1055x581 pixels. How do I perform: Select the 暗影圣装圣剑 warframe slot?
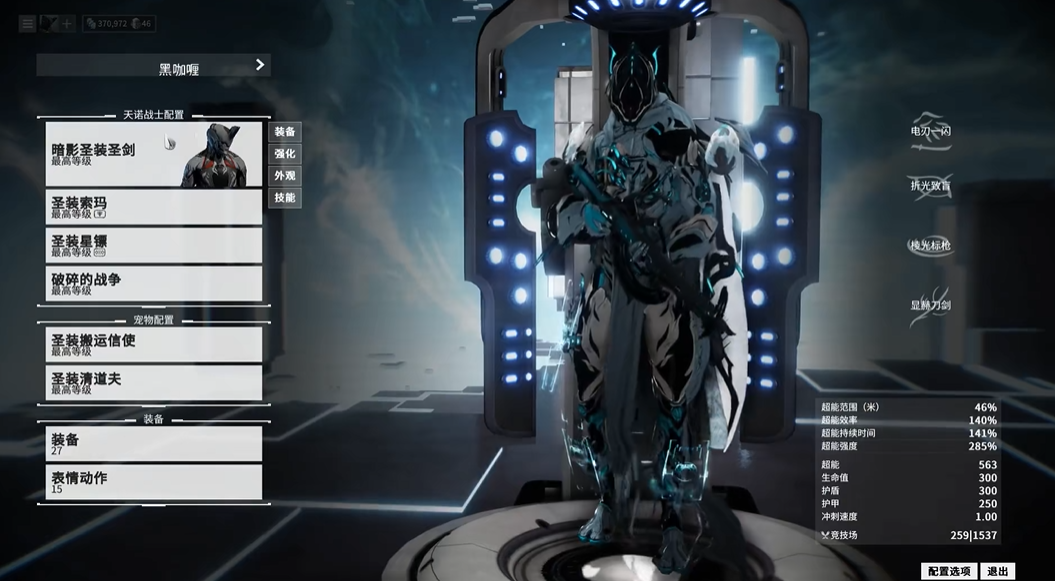[x=153, y=154]
